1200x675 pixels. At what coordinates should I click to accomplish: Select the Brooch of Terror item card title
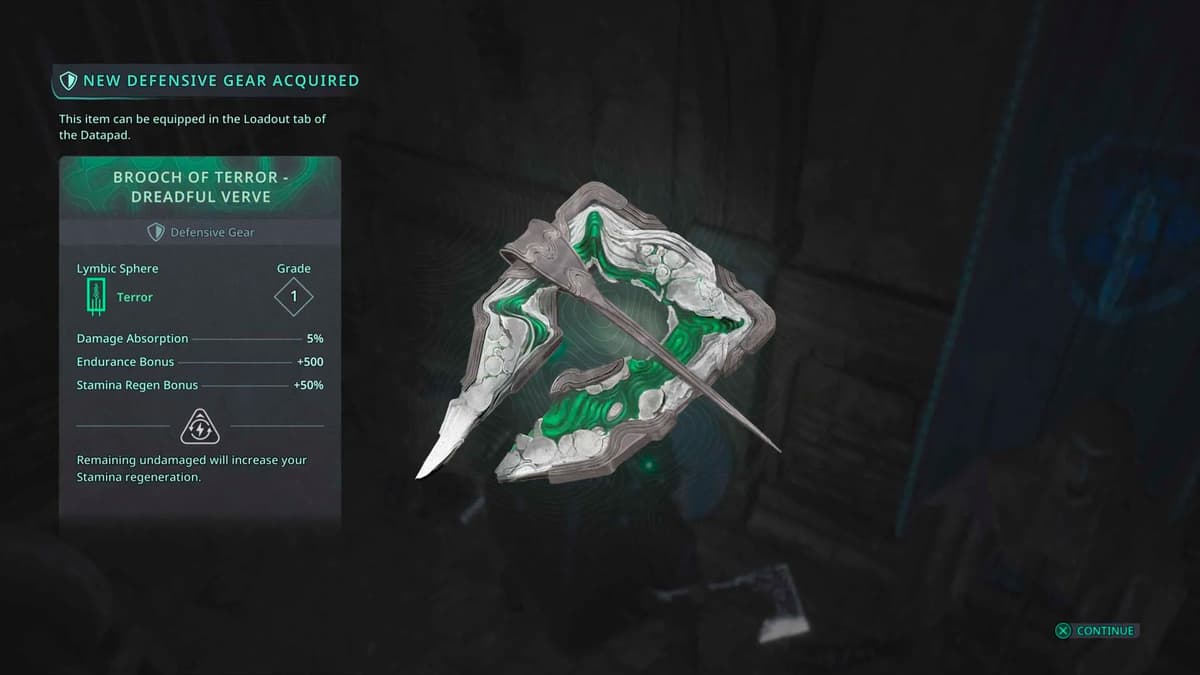coord(200,187)
